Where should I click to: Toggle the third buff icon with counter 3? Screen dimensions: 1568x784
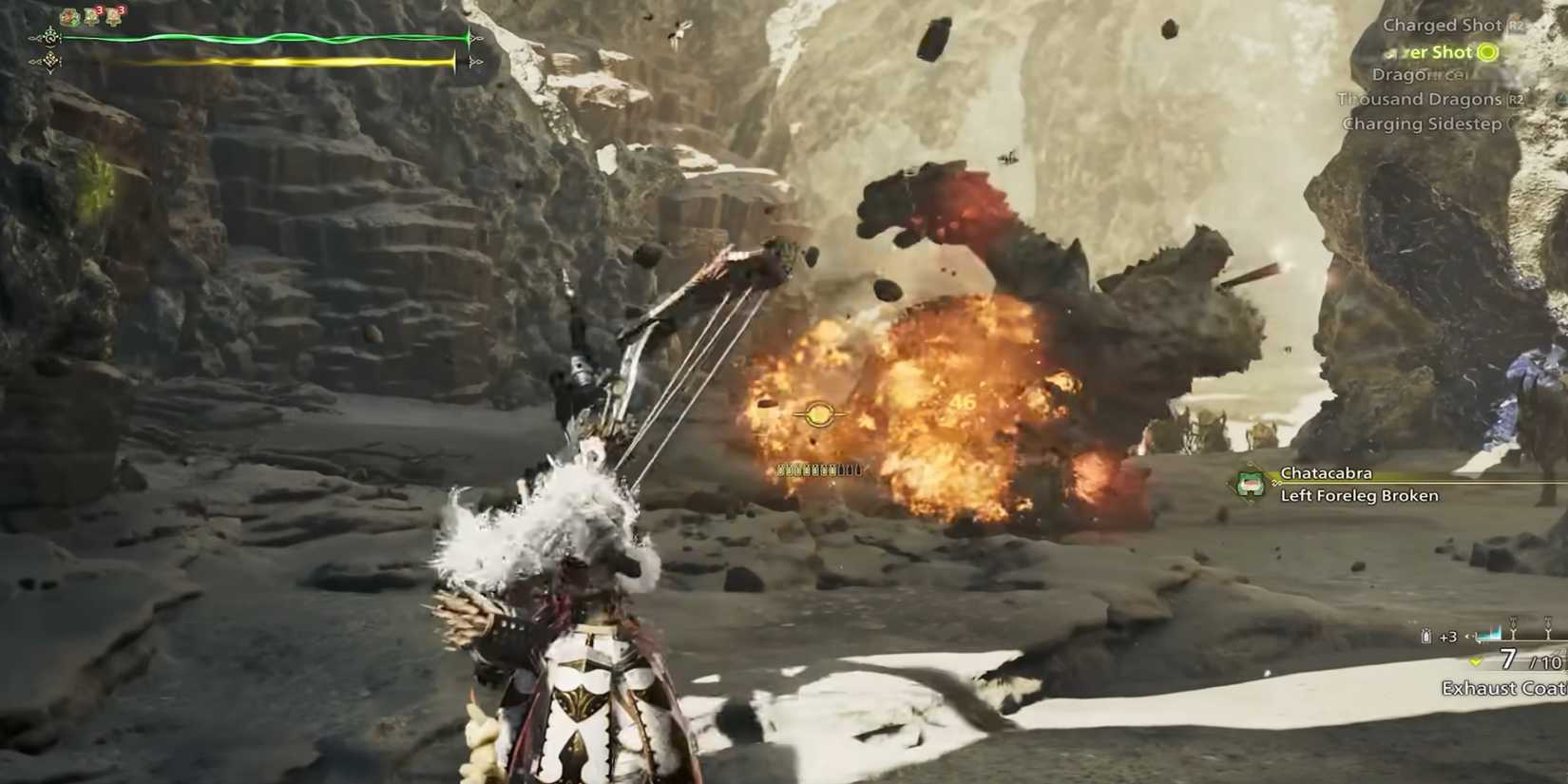[x=113, y=15]
